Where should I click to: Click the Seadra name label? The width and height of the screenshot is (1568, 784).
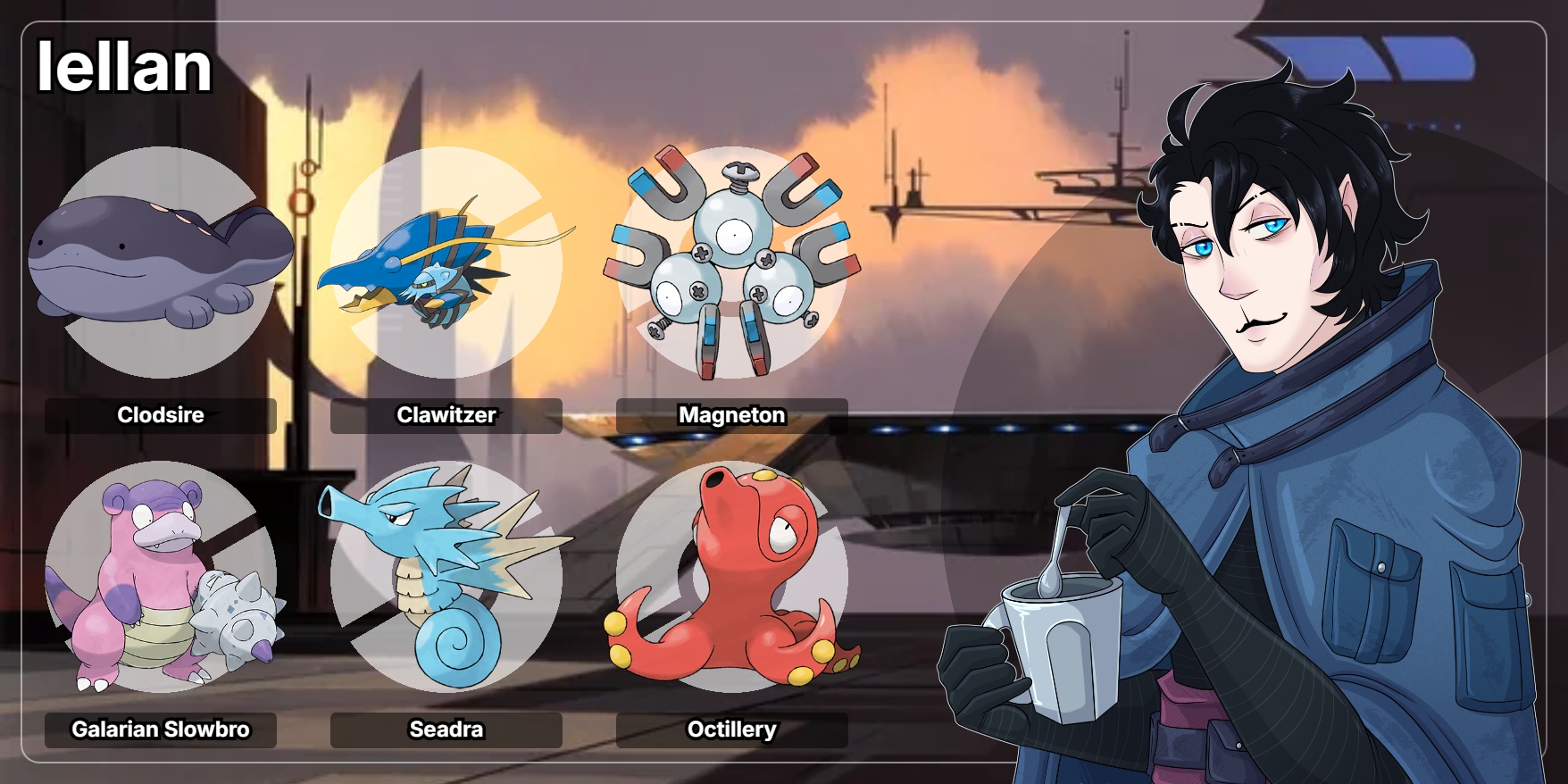[446, 730]
